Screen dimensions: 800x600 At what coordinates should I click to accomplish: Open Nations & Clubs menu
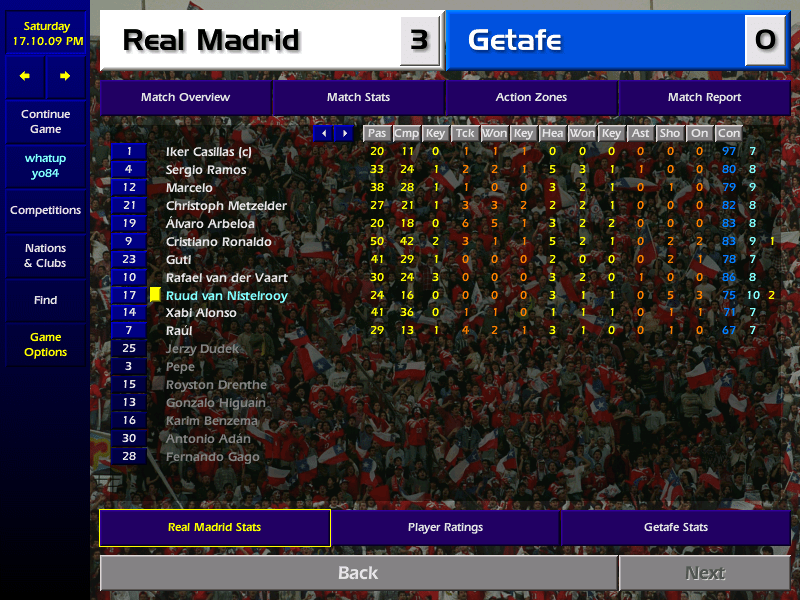(45, 255)
